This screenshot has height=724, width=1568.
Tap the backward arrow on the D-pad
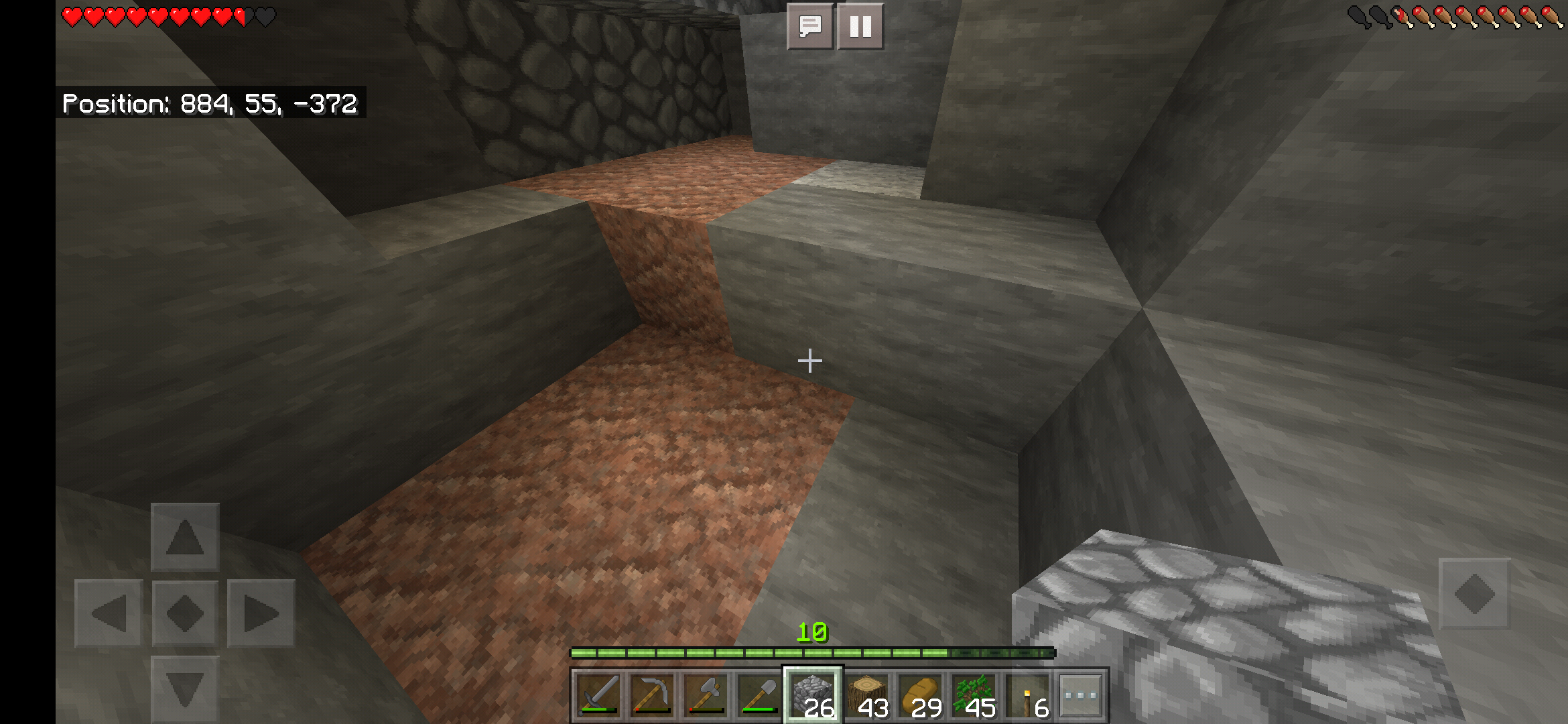pos(185,689)
